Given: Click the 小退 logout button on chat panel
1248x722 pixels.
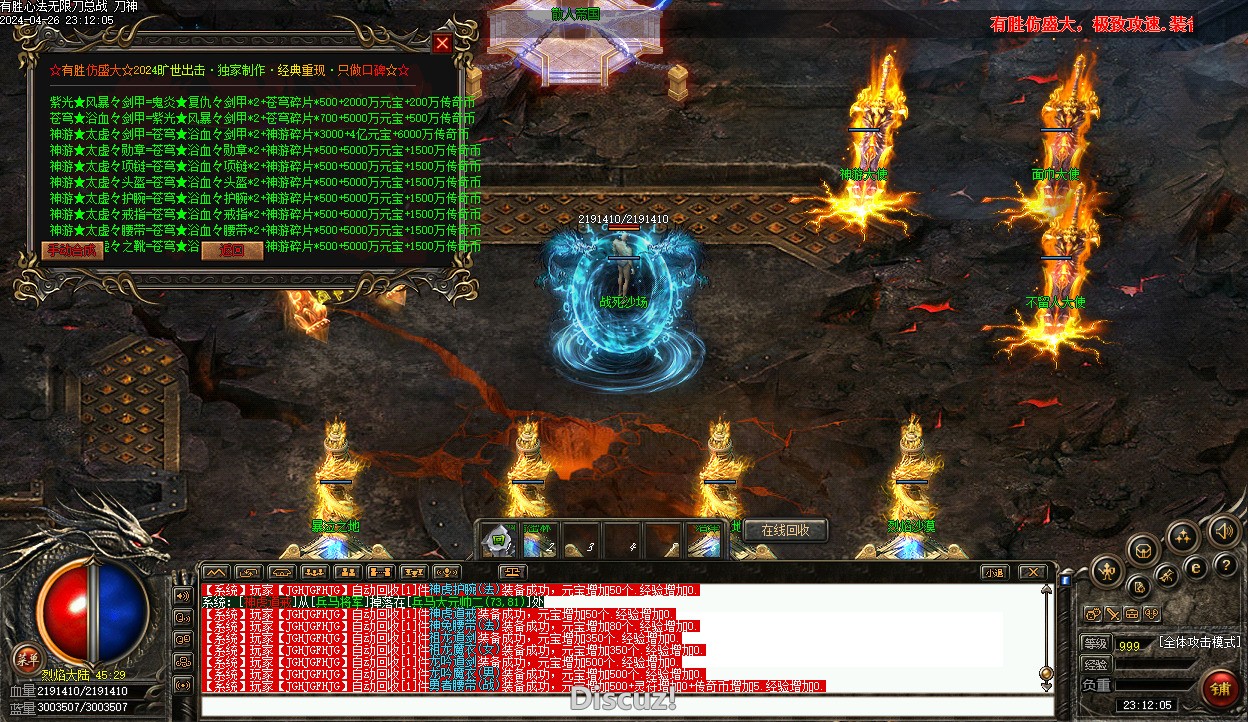Looking at the screenshot, I should click(x=993, y=572).
